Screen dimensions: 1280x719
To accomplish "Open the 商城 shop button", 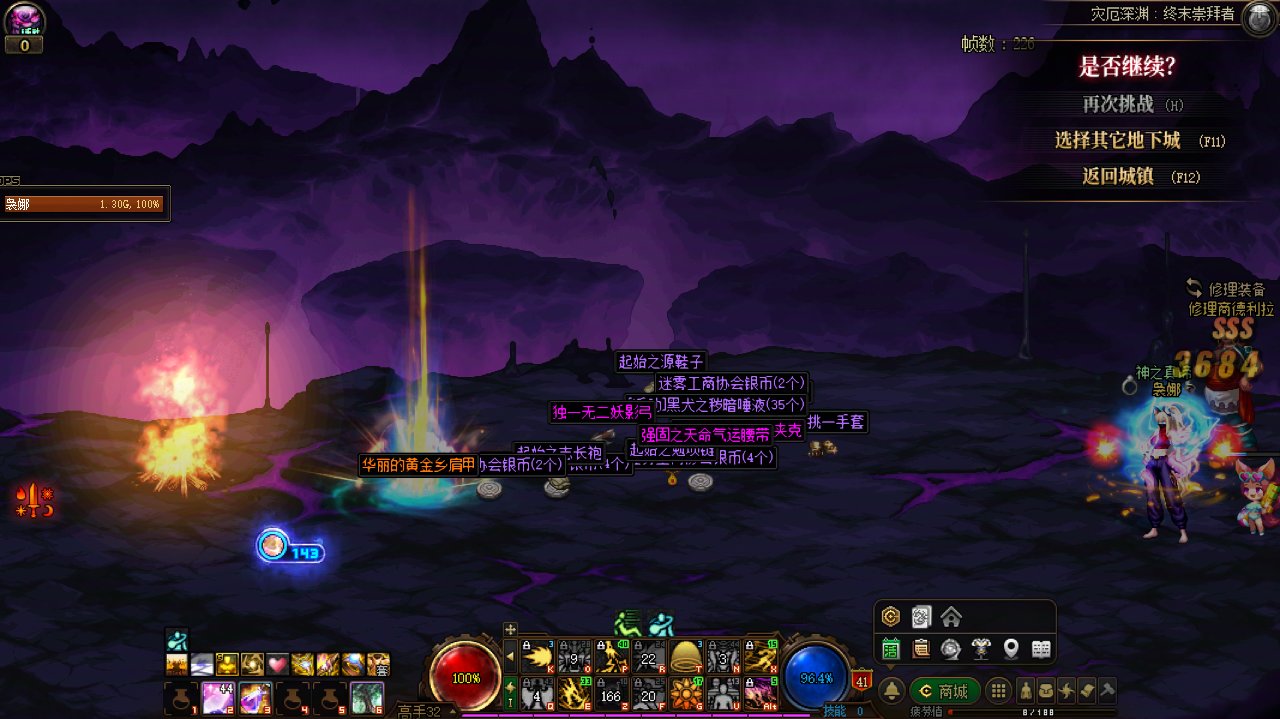I will (x=945, y=691).
